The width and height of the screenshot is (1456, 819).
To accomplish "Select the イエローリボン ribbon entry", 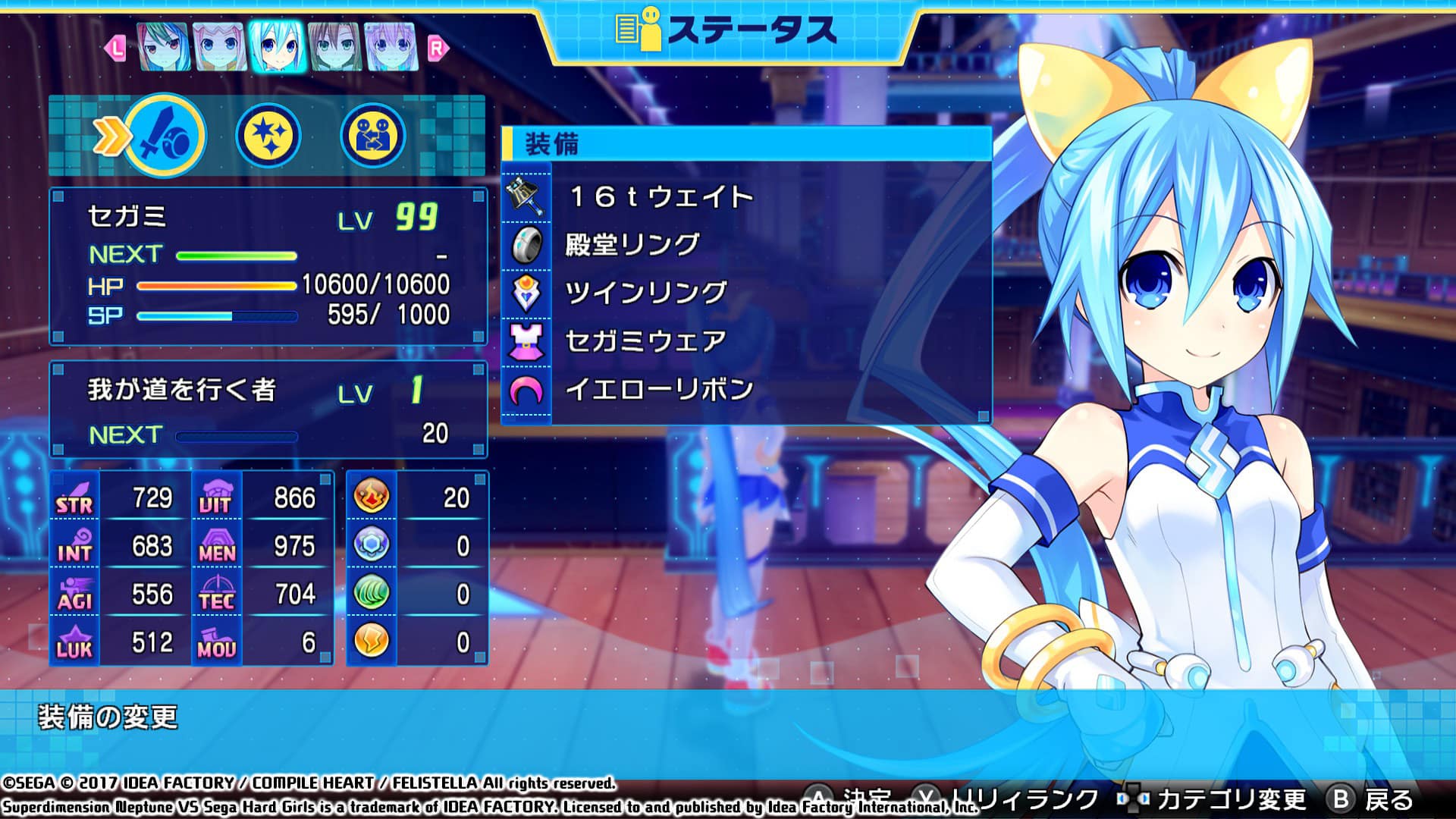I will click(x=746, y=390).
